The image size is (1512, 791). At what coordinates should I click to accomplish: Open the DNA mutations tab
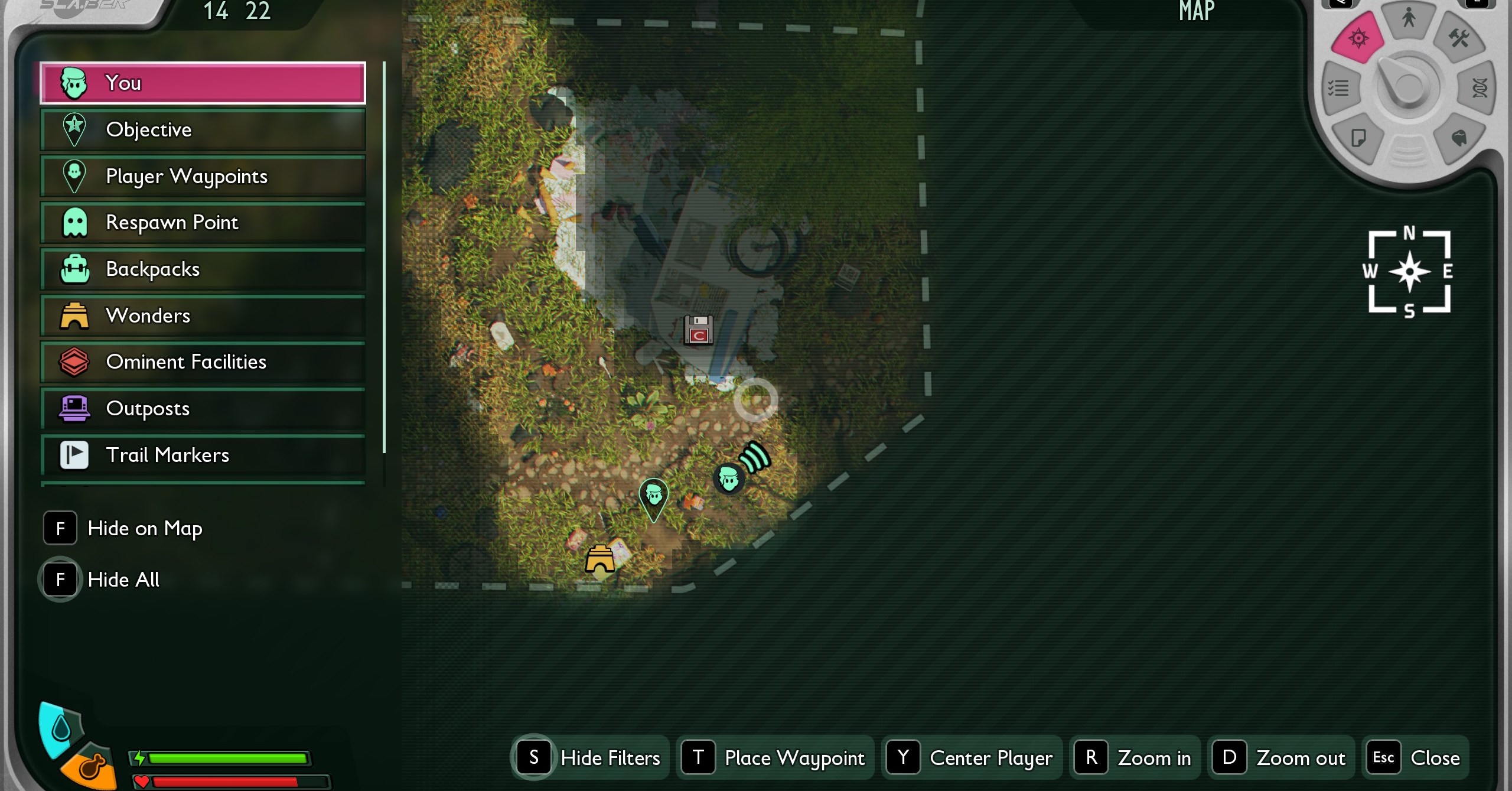[1480, 89]
